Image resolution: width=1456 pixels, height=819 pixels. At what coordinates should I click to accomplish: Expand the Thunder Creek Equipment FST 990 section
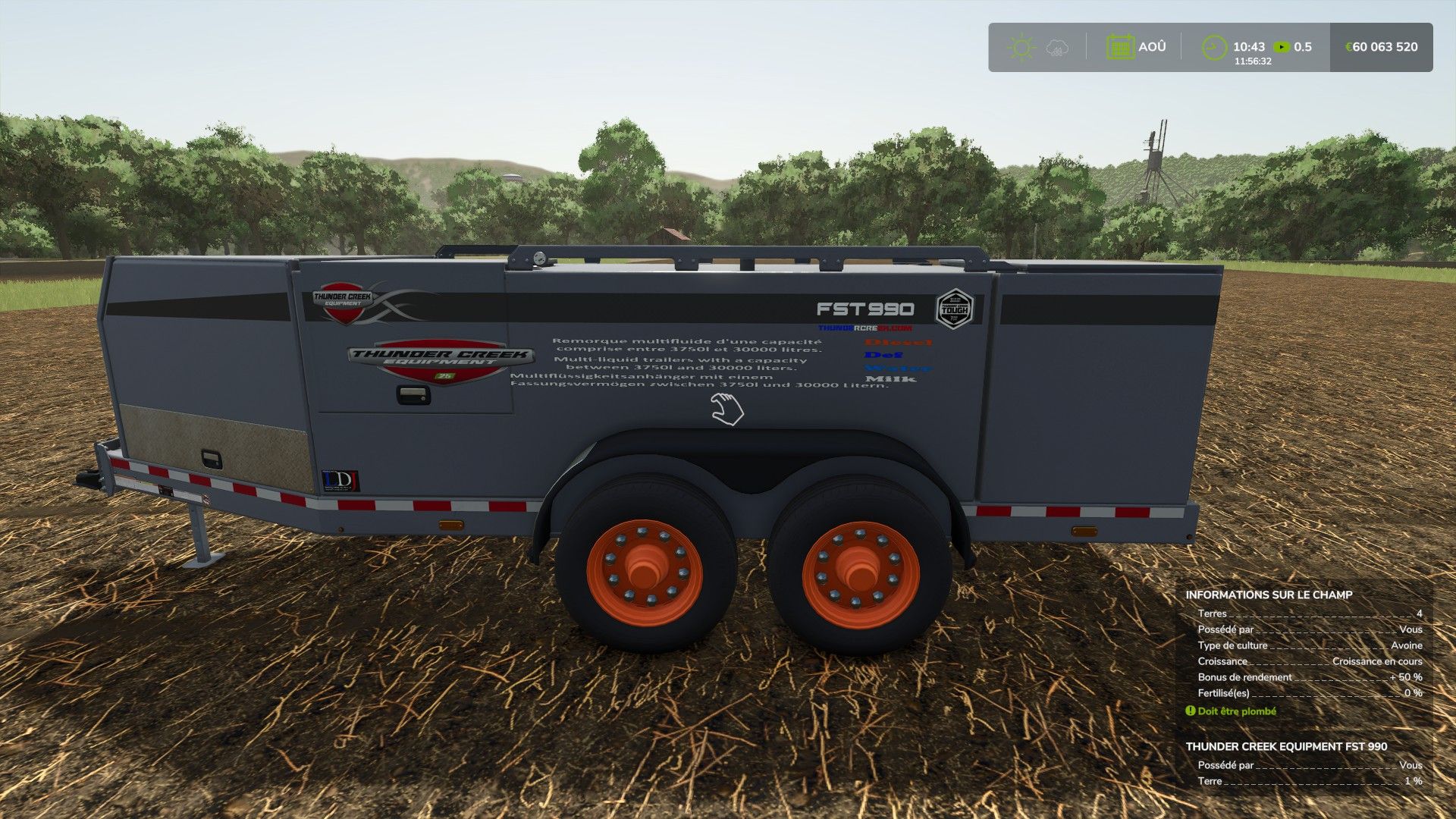point(1286,746)
